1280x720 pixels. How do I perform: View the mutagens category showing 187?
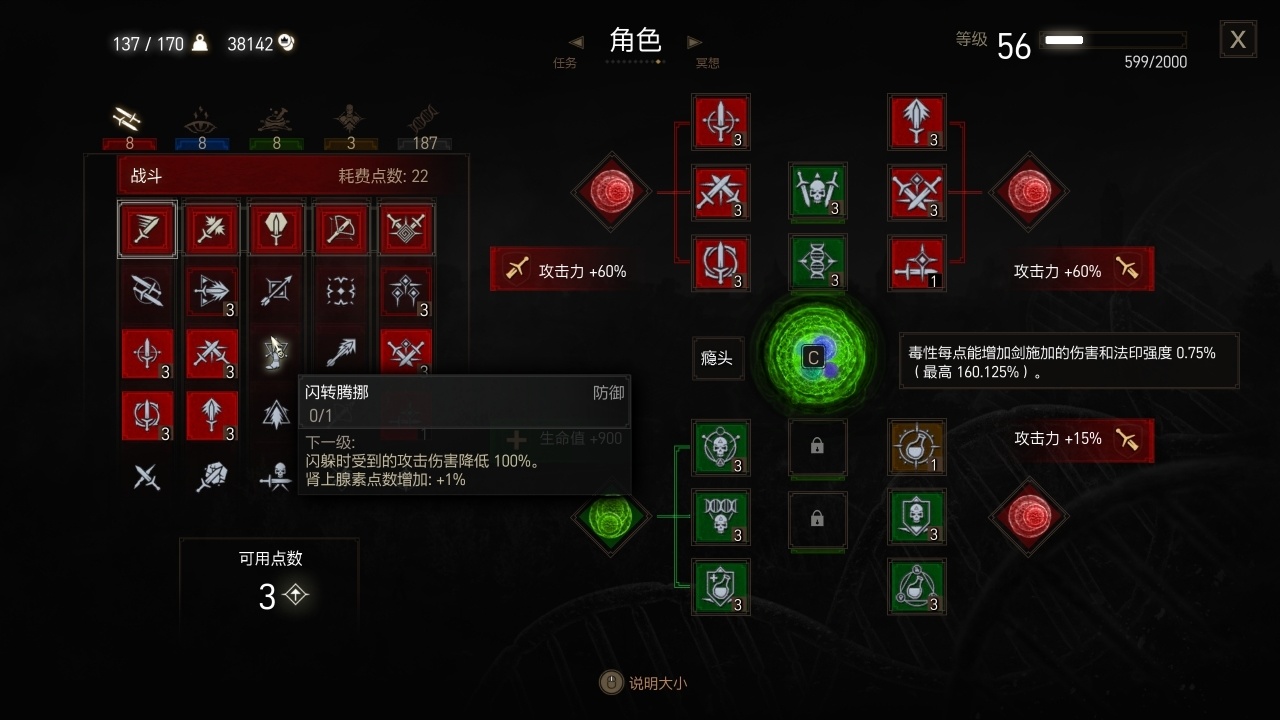tap(424, 118)
